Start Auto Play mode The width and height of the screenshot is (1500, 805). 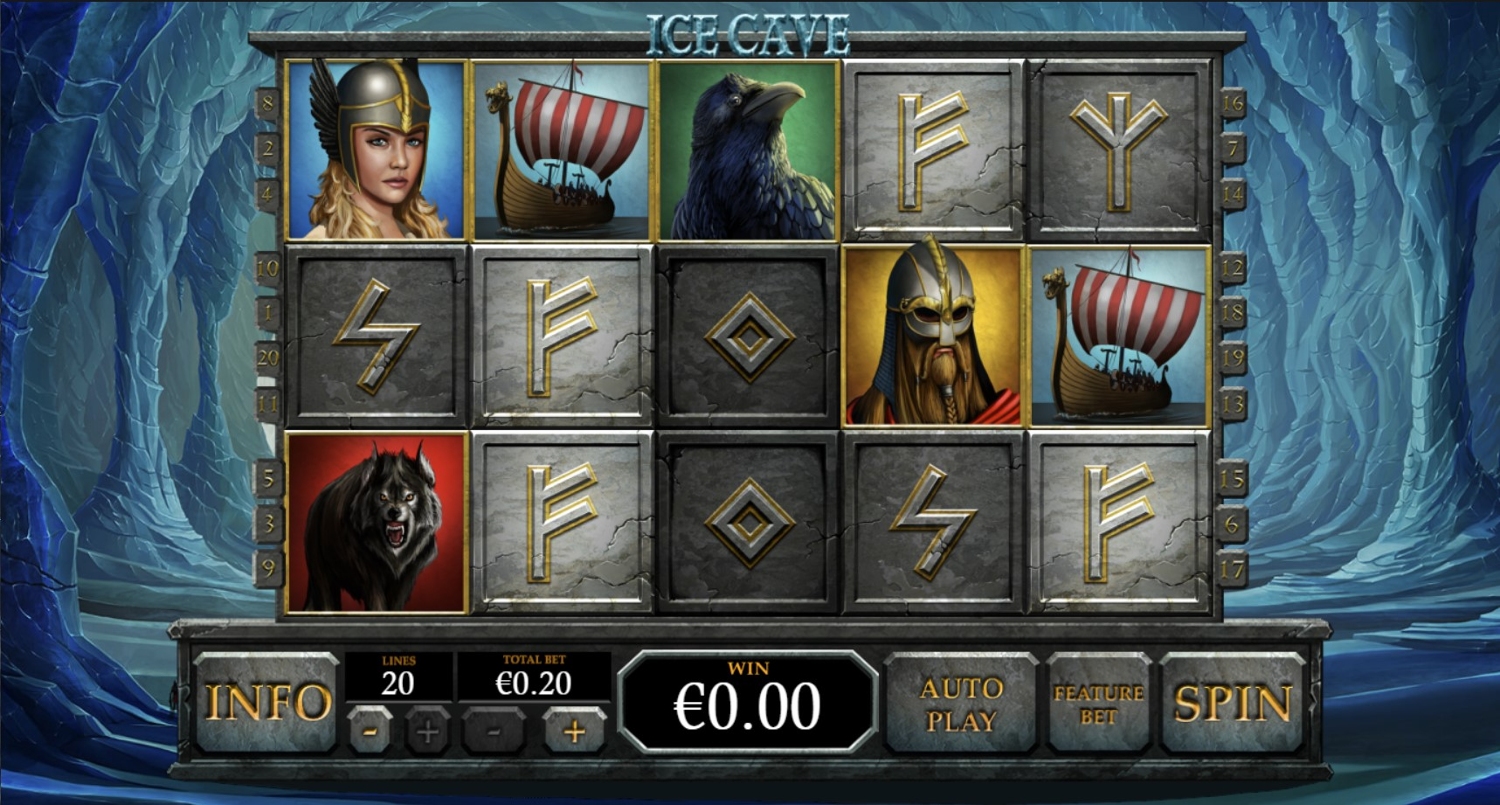(961, 703)
